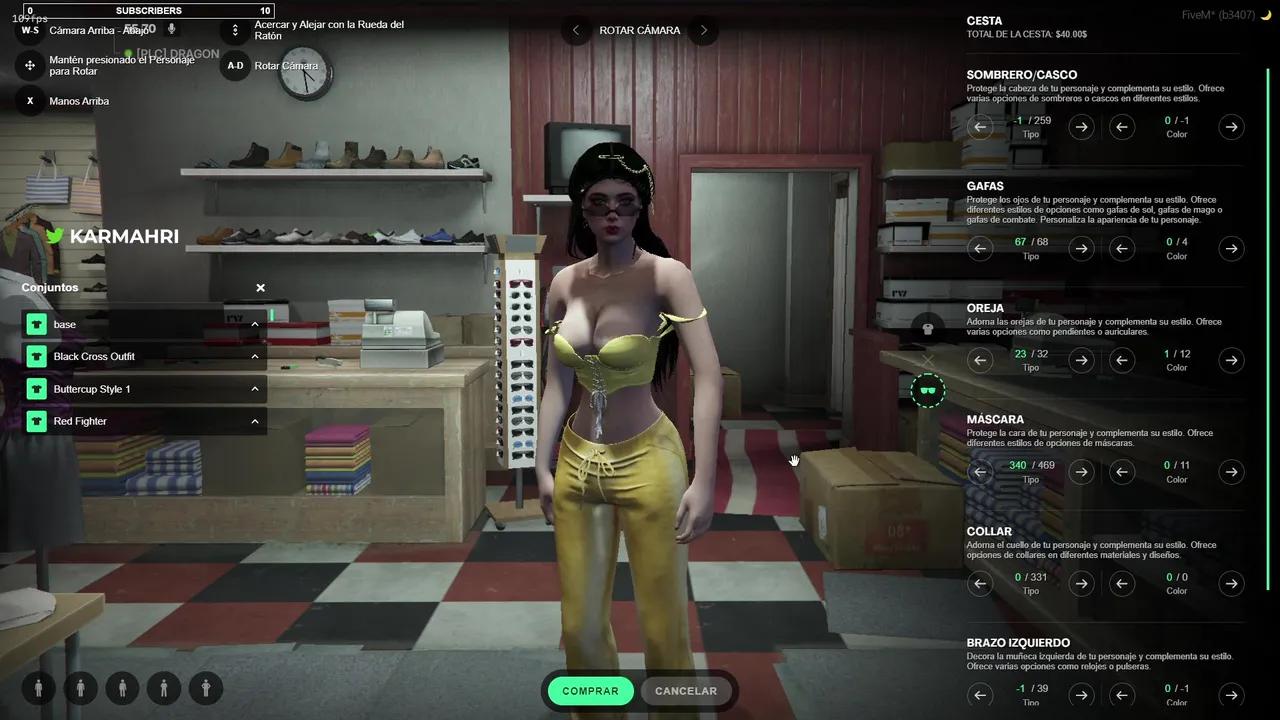Click the middle pose mannequin icon
This screenshot has width=1280, height=720.
(123, 688)
